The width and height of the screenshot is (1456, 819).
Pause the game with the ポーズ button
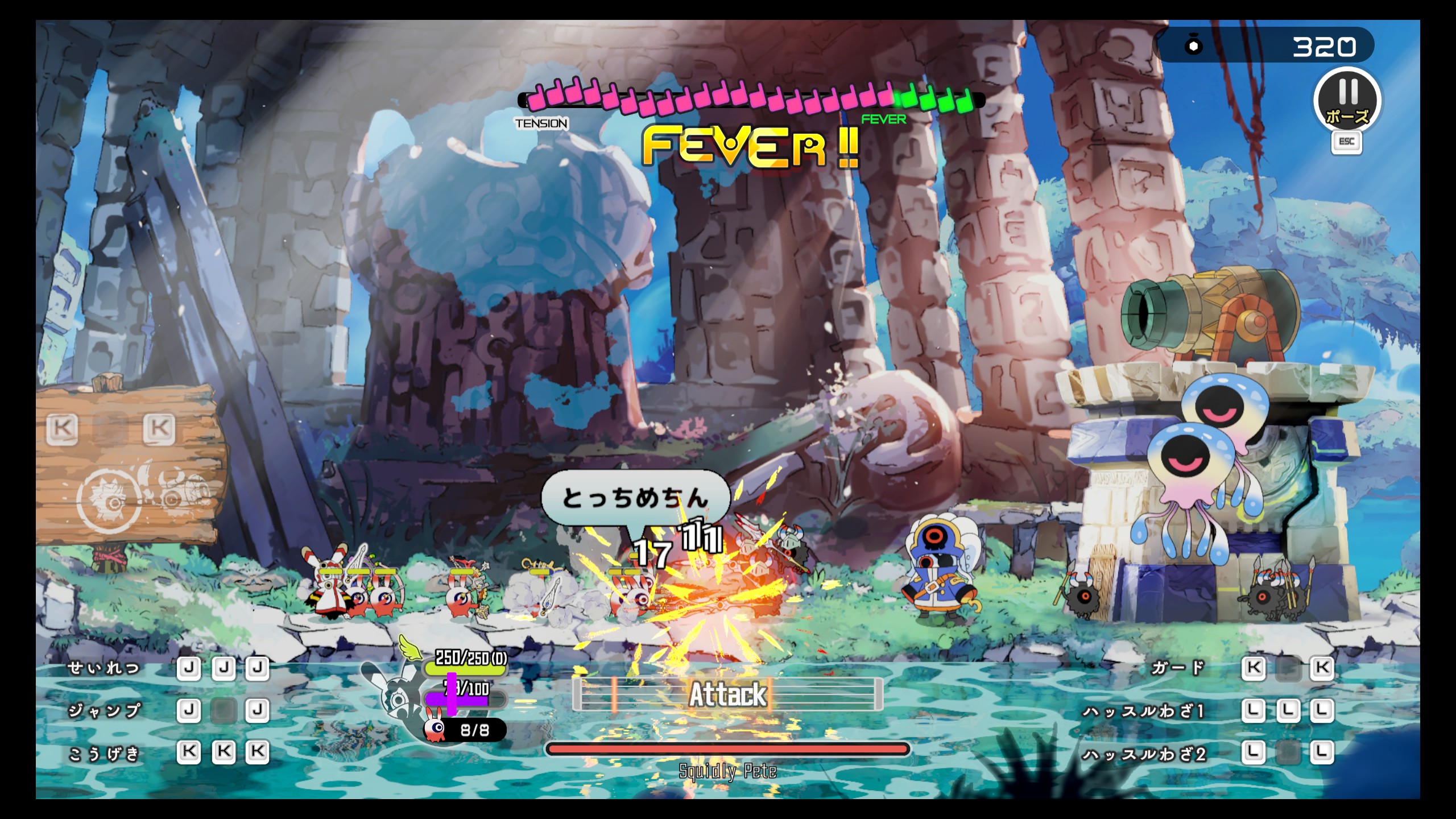click(1347, 100)
